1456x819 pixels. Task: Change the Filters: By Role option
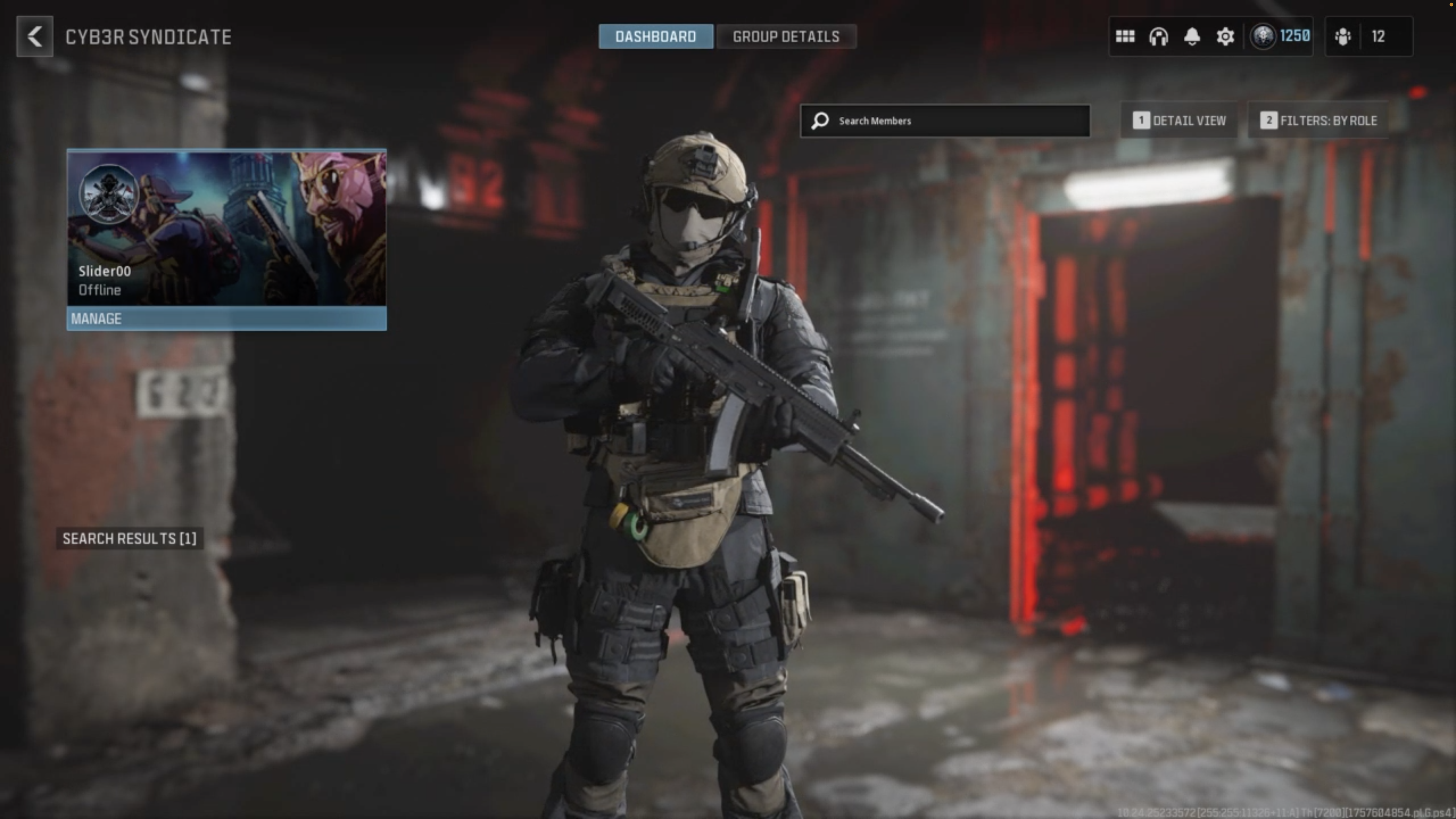(x=1318, y=121)
